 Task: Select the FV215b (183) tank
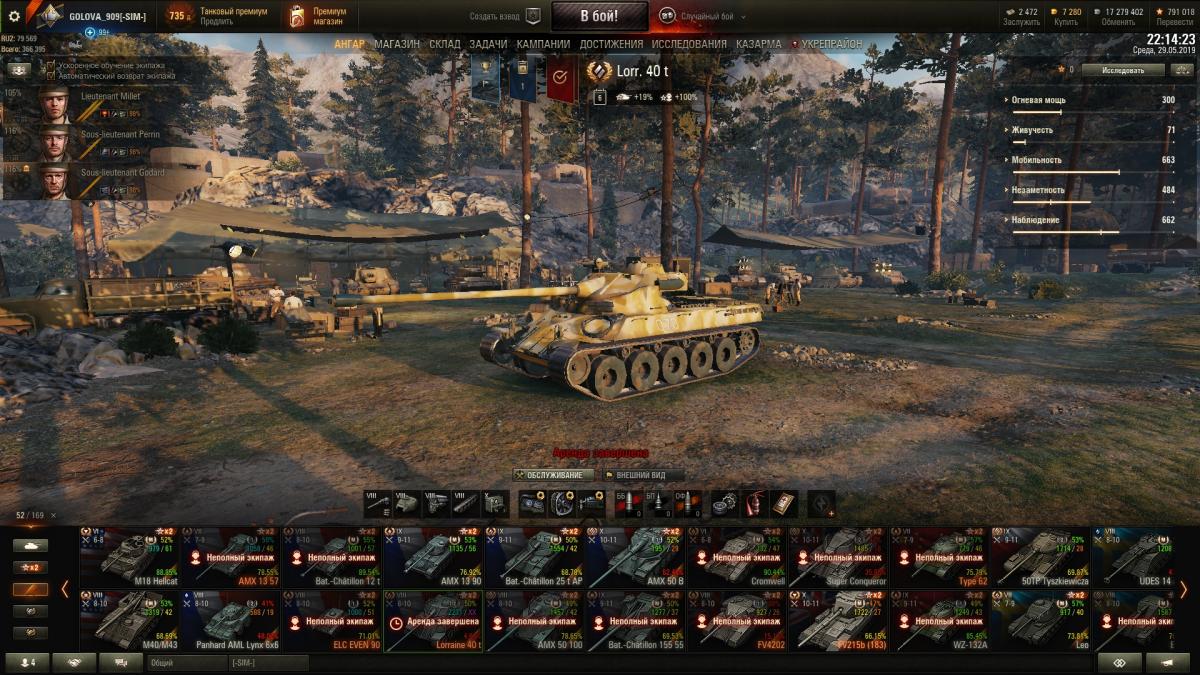(838, 620)
